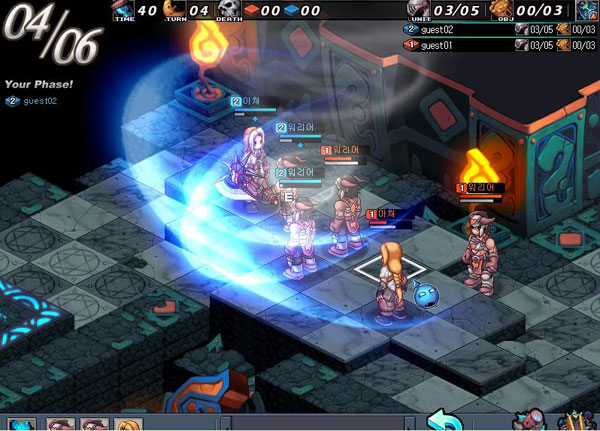Screen dimensions: 600x431
Task: Choose the orange-haired unit portrait in the bottom bar
Action: [127, 424]
